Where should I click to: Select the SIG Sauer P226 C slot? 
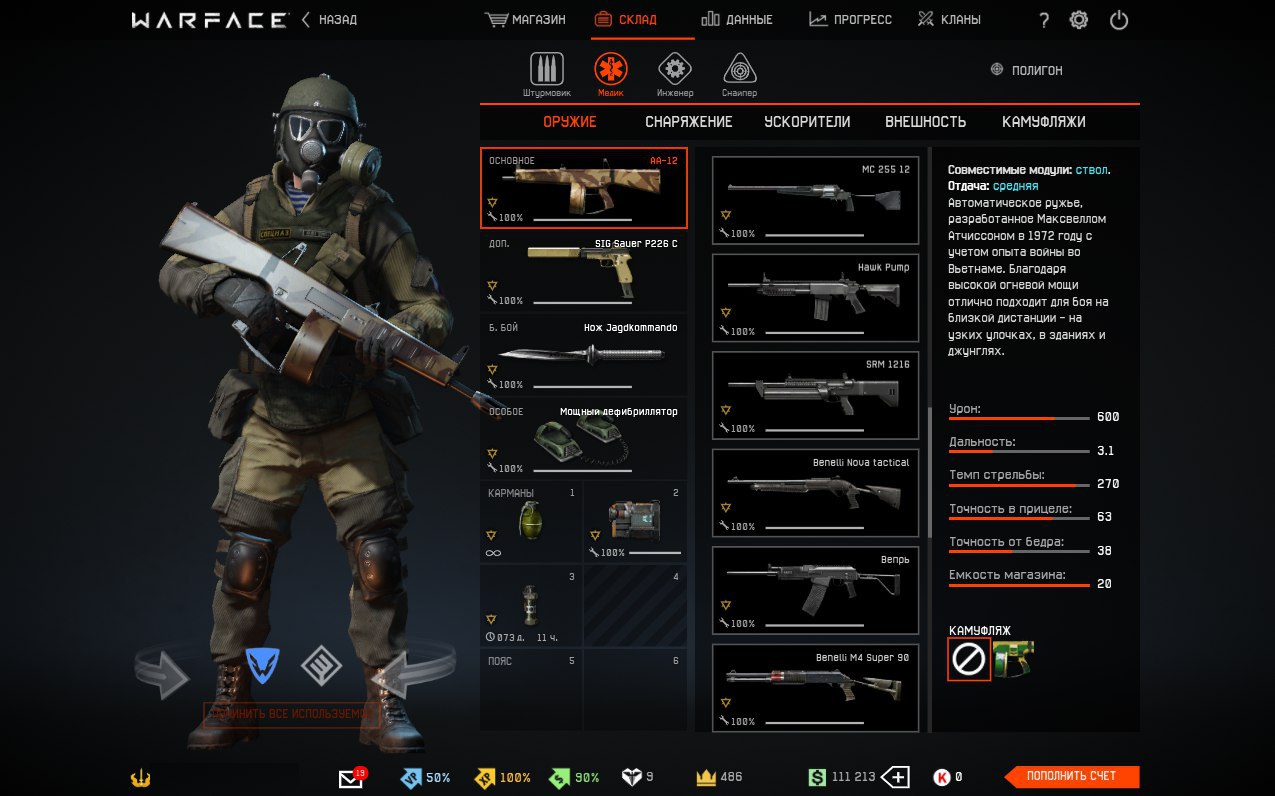click(x=584, y=271)
